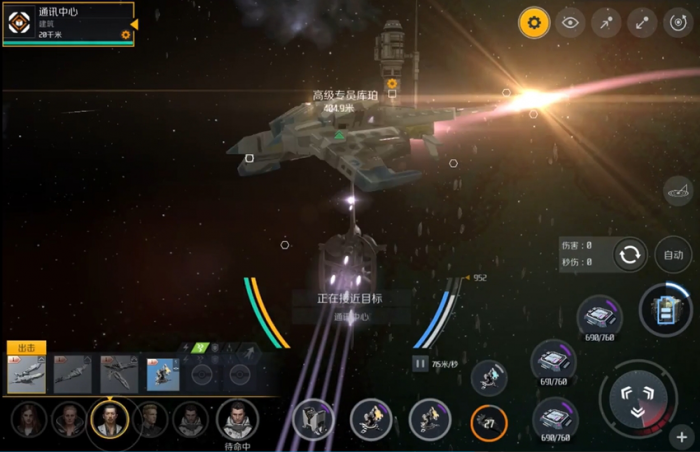The image size is (700, 452).
Task: Open the plus button to expand modules
Action: point(683,437)
